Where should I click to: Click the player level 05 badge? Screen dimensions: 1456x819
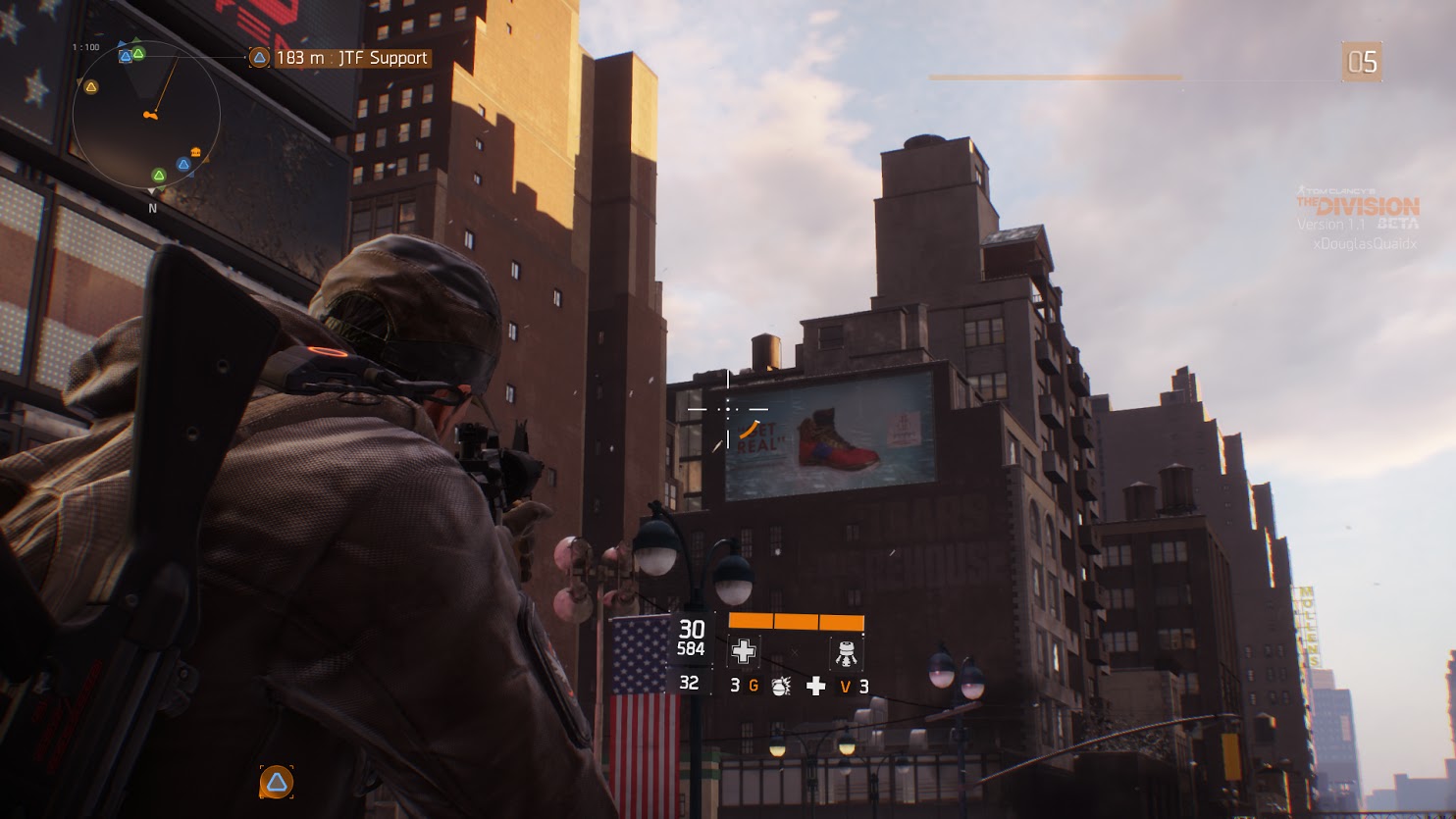[x=1362, y=63]
